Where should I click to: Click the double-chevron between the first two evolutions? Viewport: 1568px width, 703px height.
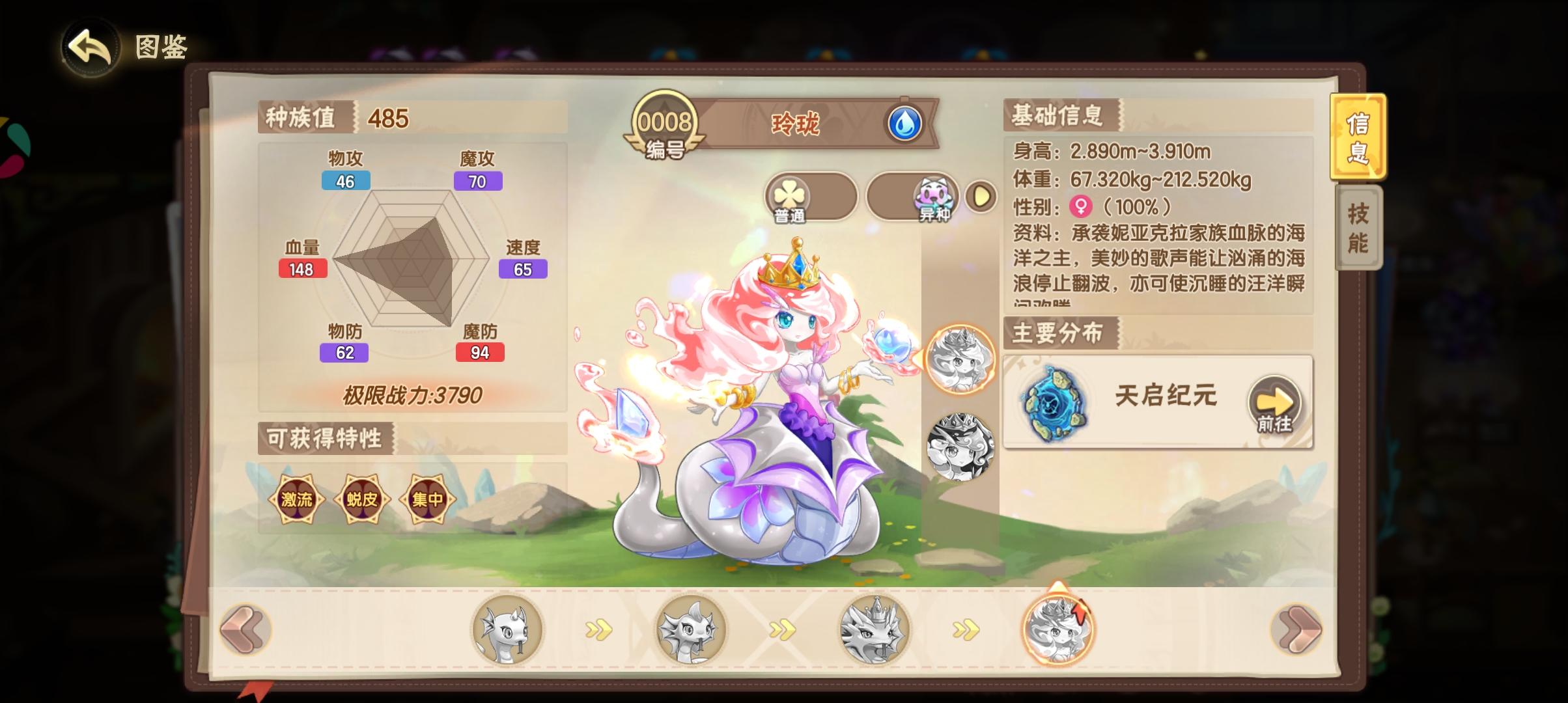[x=599, y=630]
